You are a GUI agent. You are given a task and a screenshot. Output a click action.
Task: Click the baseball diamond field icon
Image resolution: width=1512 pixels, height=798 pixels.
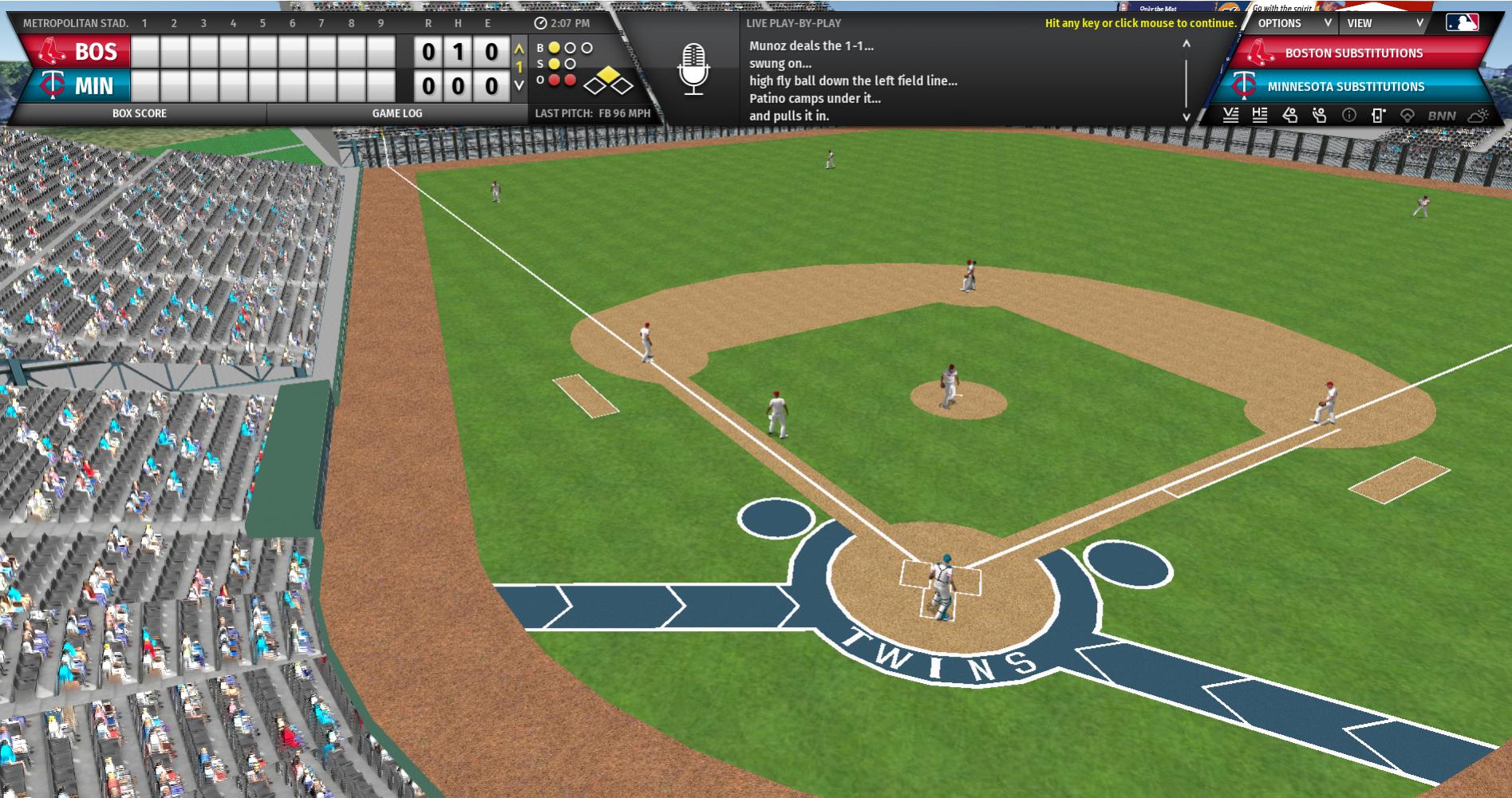pos(1407,116)
